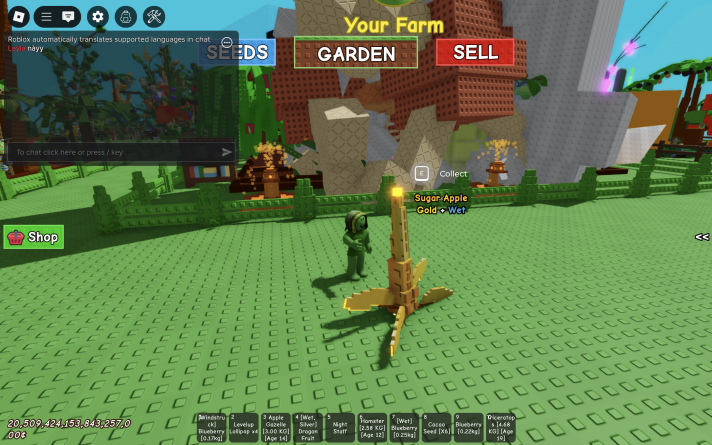
Task: Select the Levelup Lollipop hotbar slot
Action: coord(245,427)
